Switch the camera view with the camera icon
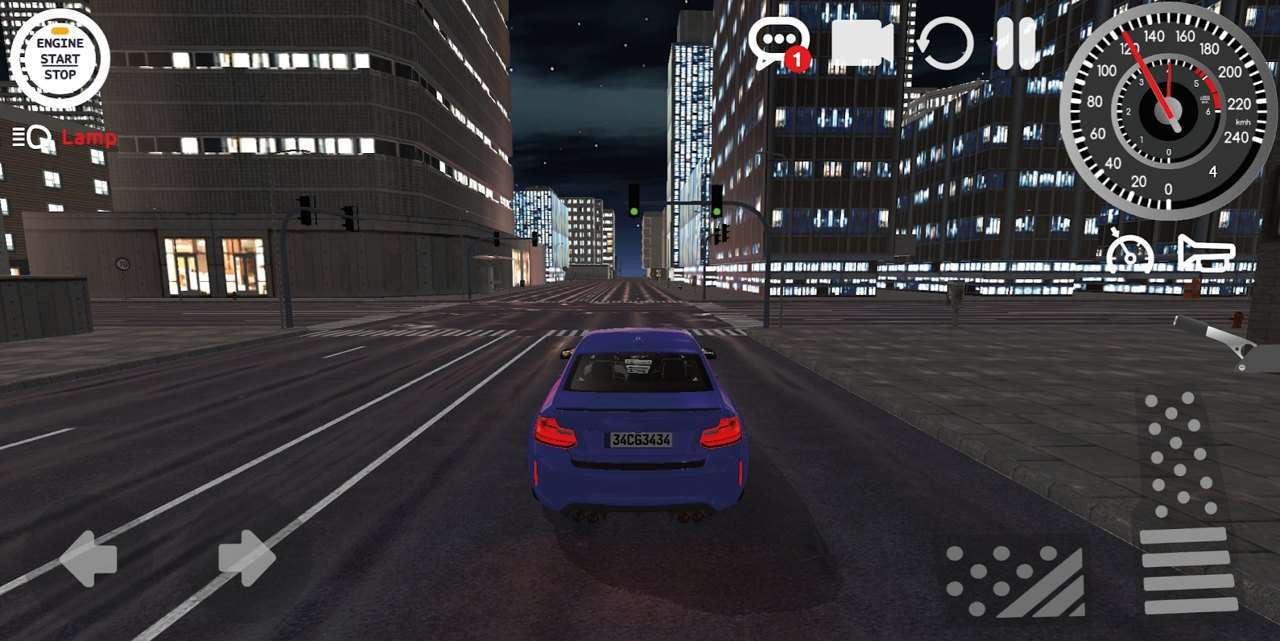 [861, 44]
